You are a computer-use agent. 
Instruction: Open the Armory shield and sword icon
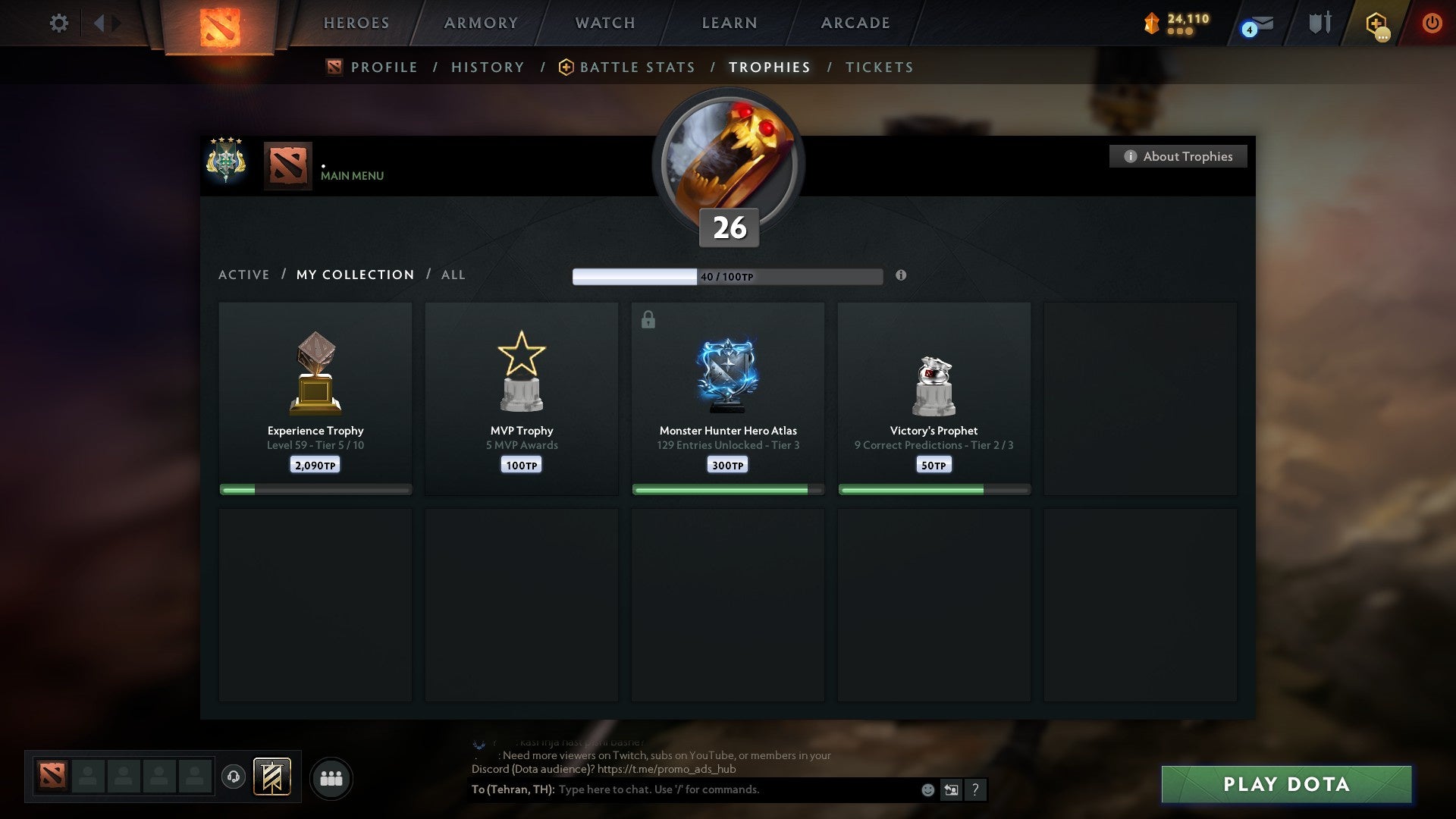pos(1319,23)
